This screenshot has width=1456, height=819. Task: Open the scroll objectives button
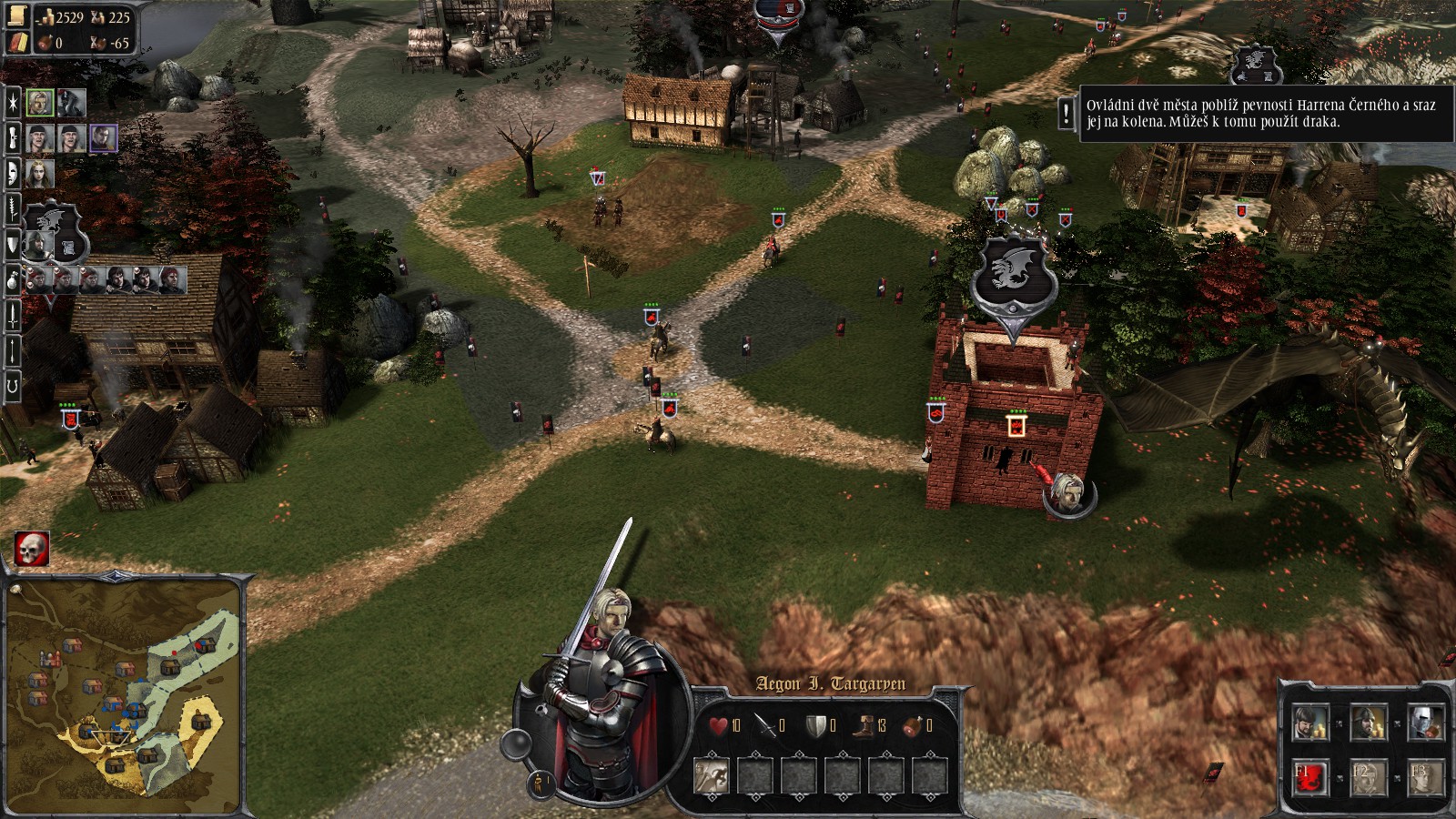click(x=18, y=16)
